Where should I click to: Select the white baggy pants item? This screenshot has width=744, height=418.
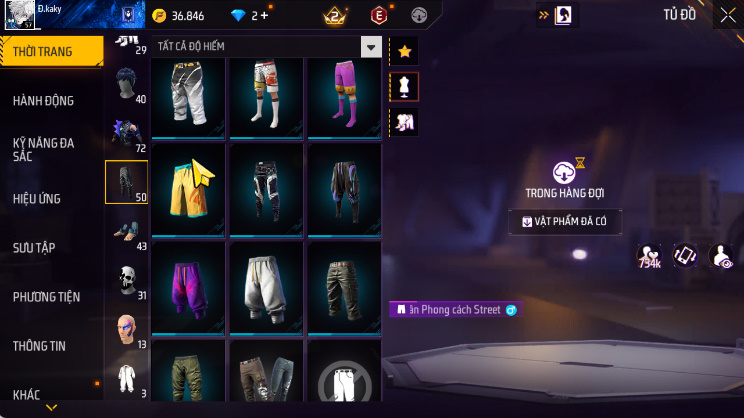coord(266,282)
